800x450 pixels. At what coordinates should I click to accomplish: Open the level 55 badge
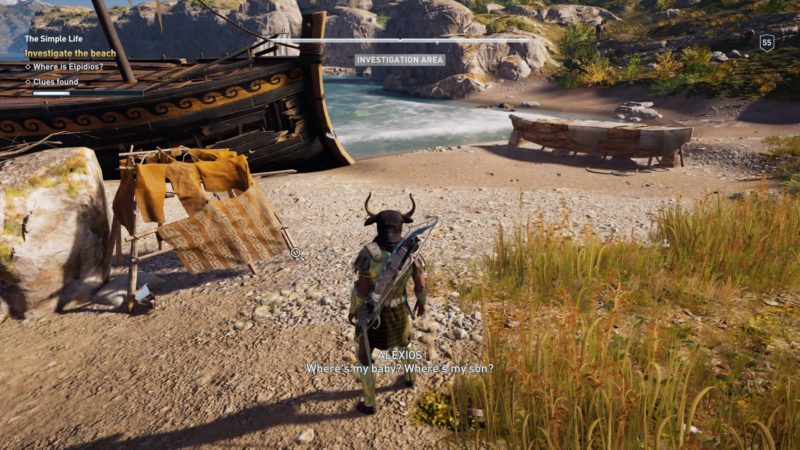pos(767,42)
